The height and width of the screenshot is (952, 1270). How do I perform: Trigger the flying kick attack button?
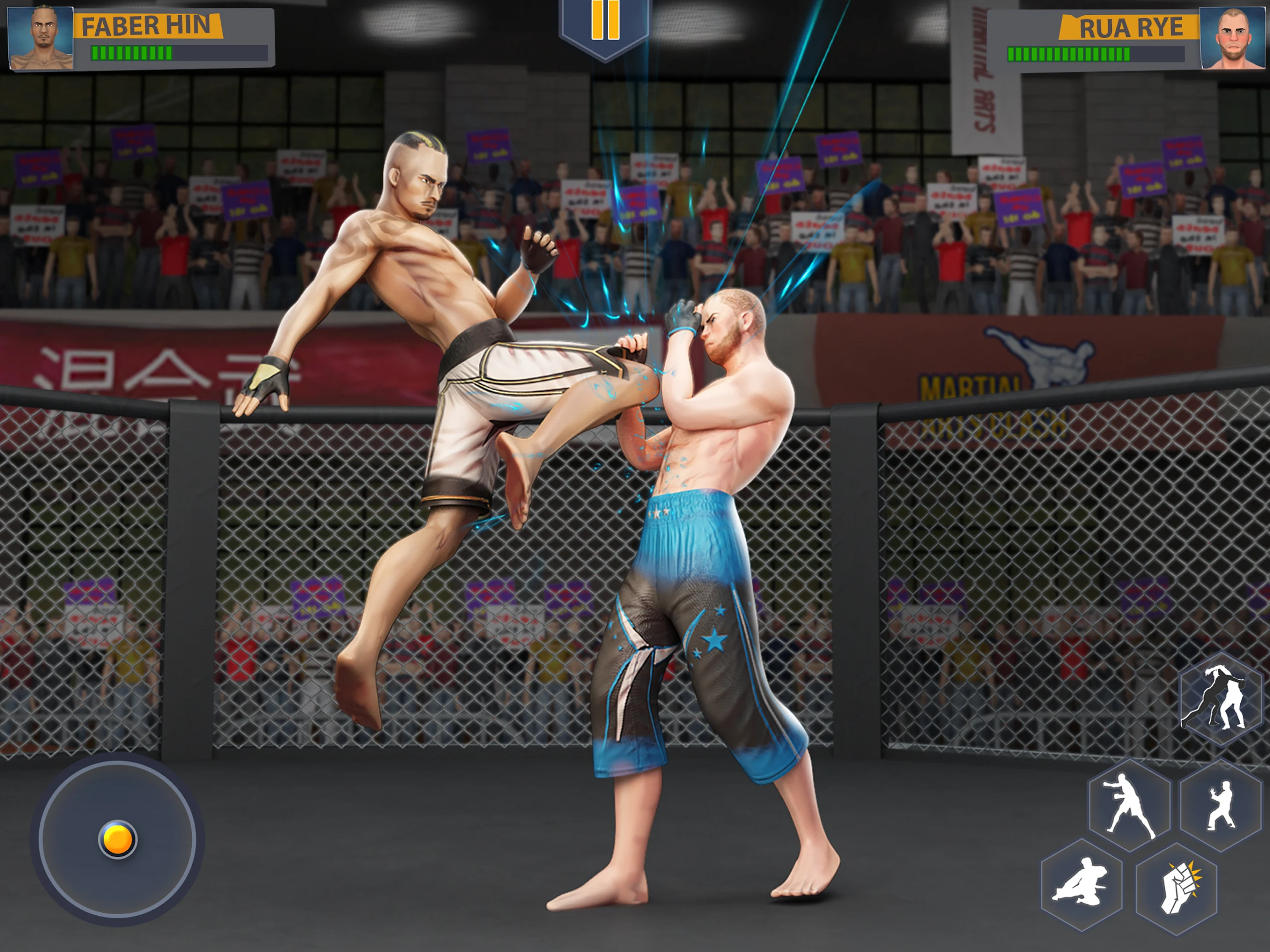[1081, 885]
